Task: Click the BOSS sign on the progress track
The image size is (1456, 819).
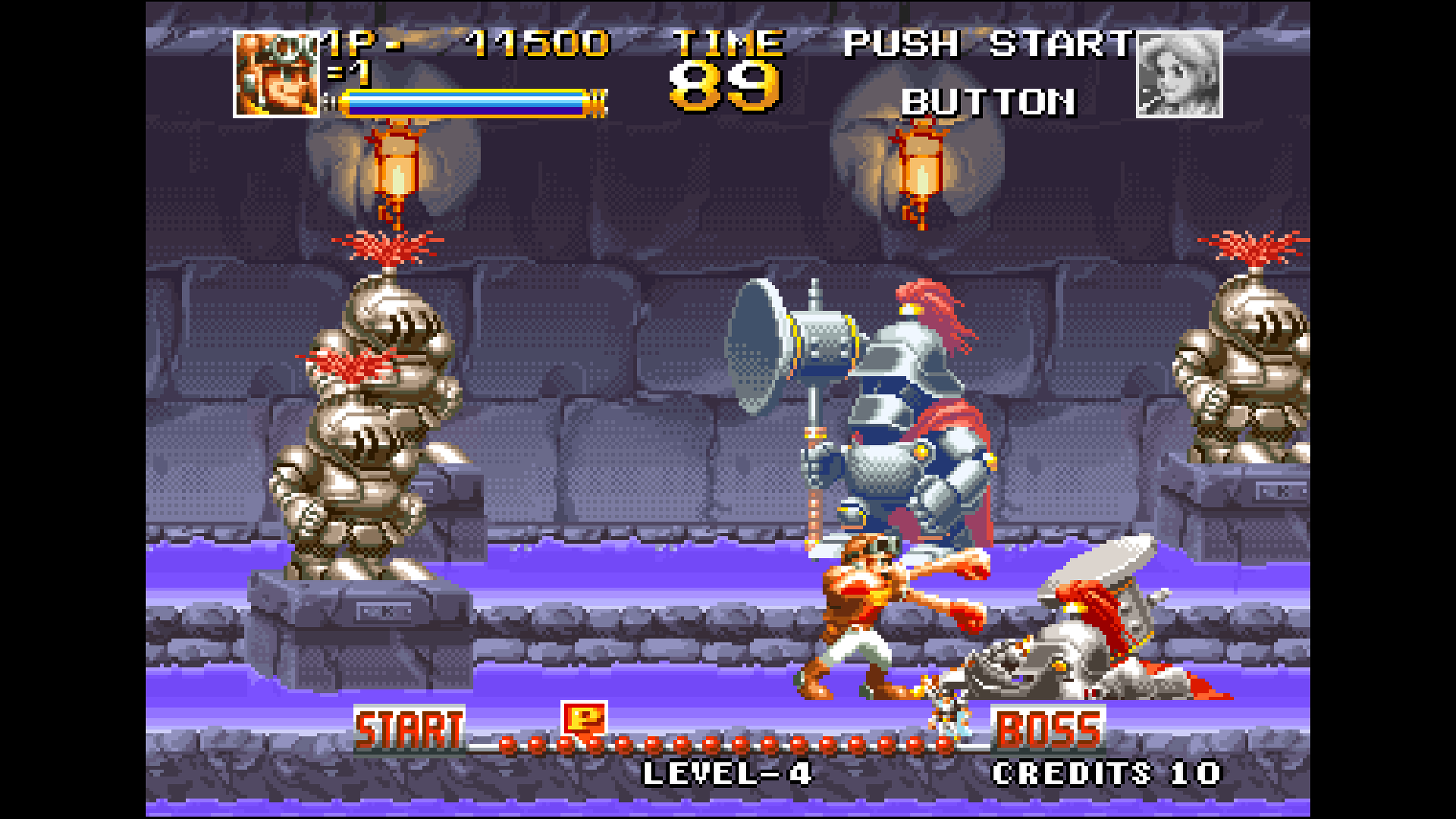Action: [x=1048, y=729]
